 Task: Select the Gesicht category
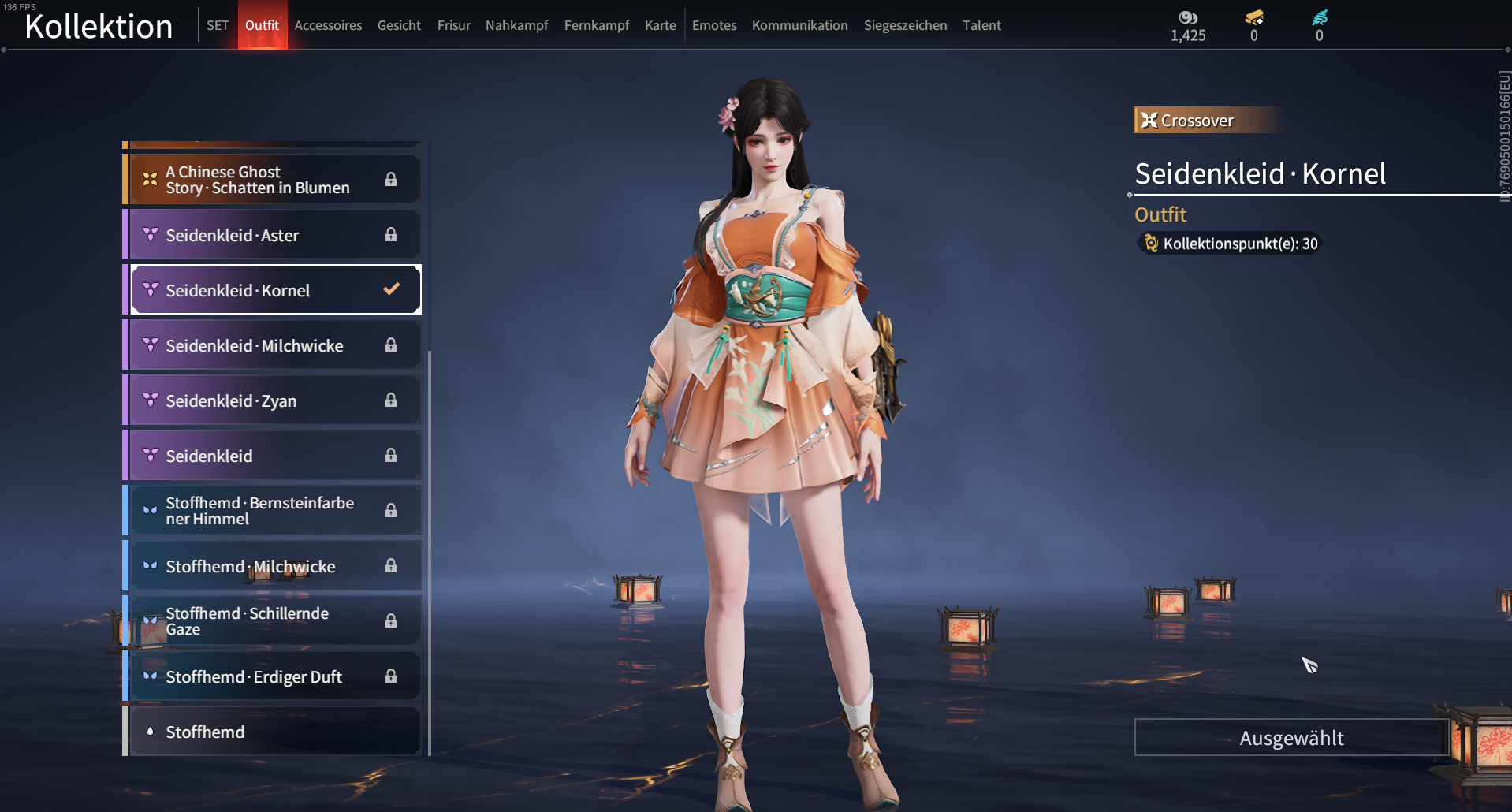coord(399,25)
